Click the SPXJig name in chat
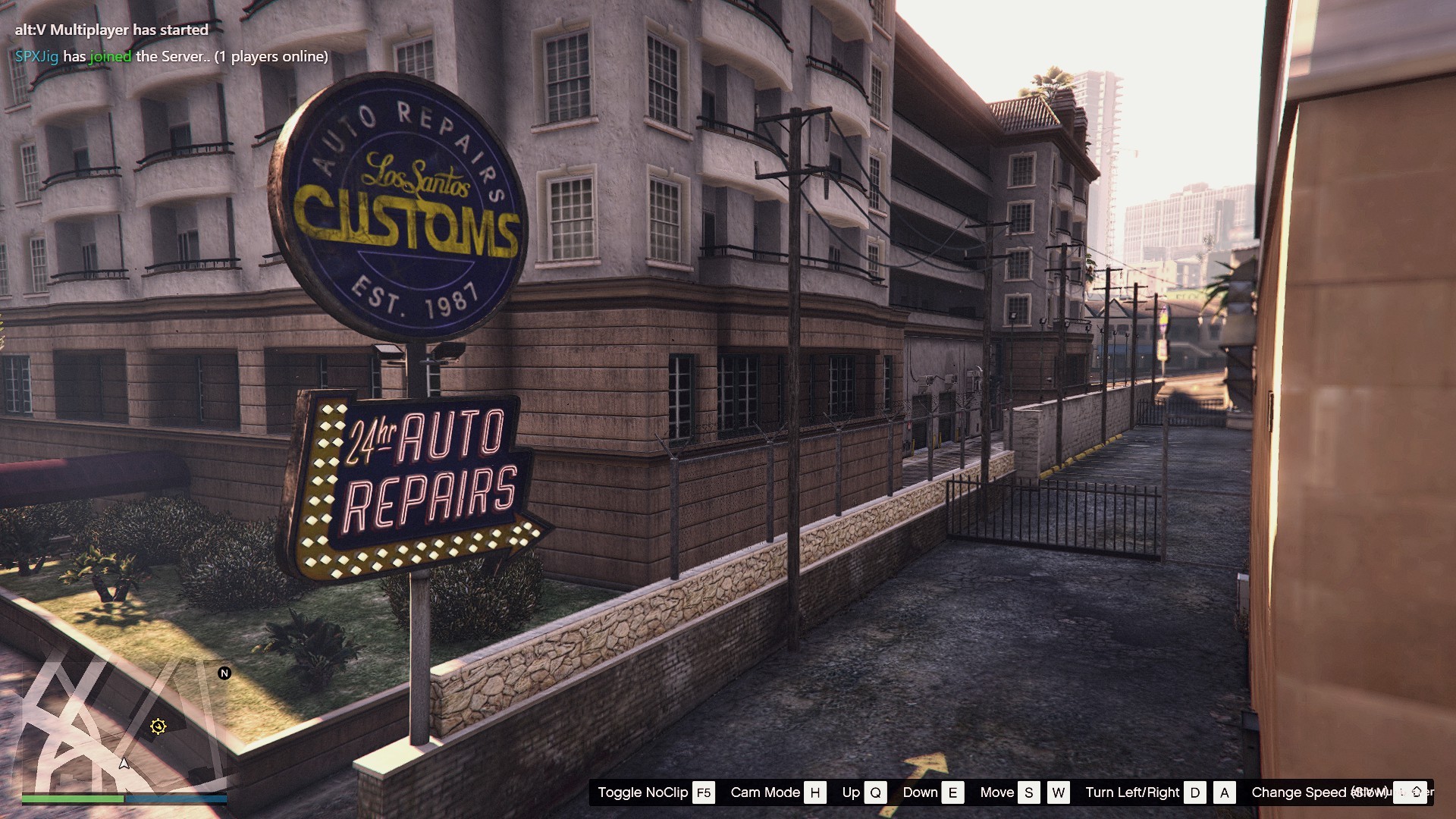Image resolution: width=1456 pixels, height=819 pixels. click(x=36, y=57)
